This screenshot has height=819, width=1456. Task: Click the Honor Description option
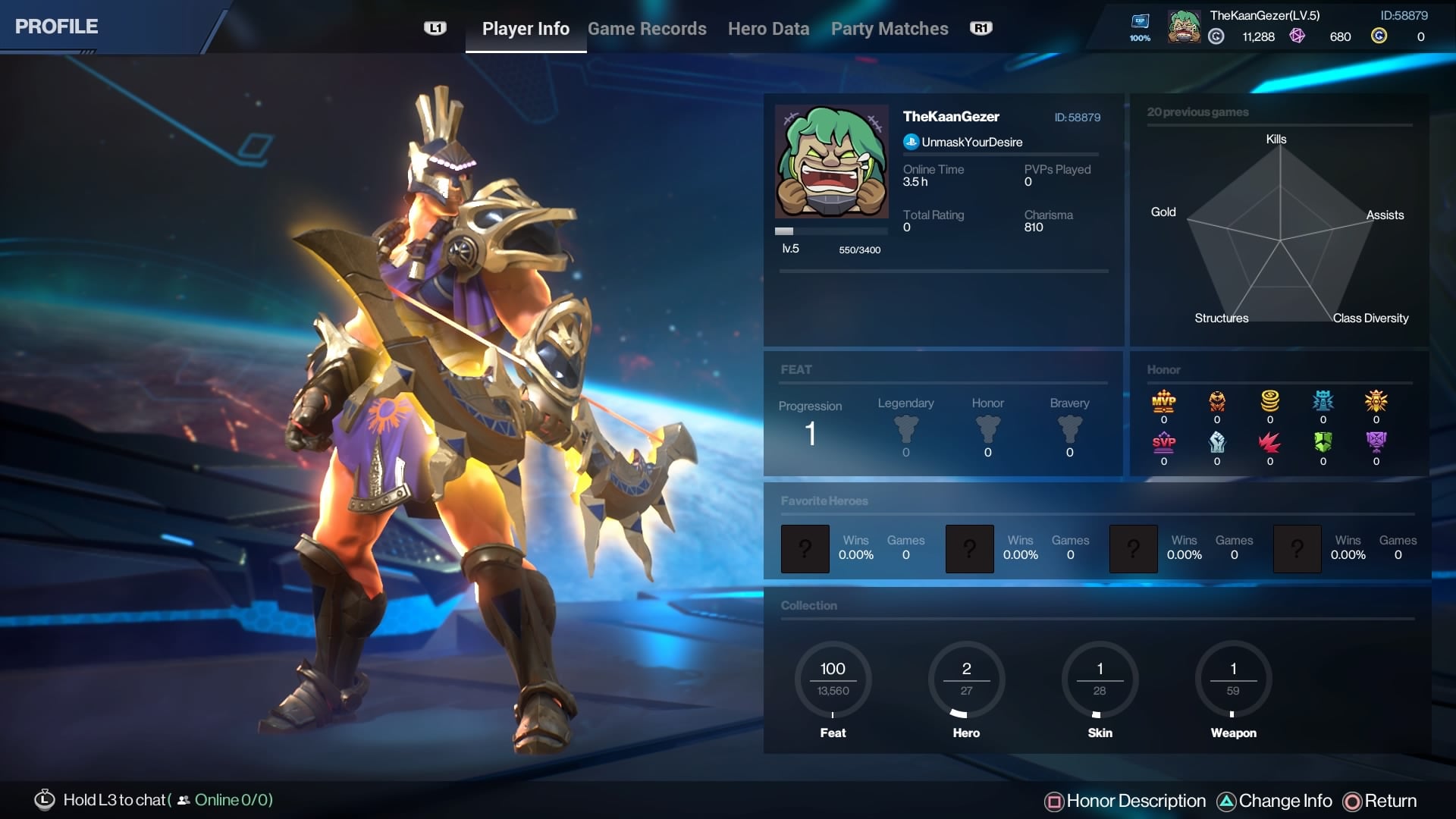1125,801
